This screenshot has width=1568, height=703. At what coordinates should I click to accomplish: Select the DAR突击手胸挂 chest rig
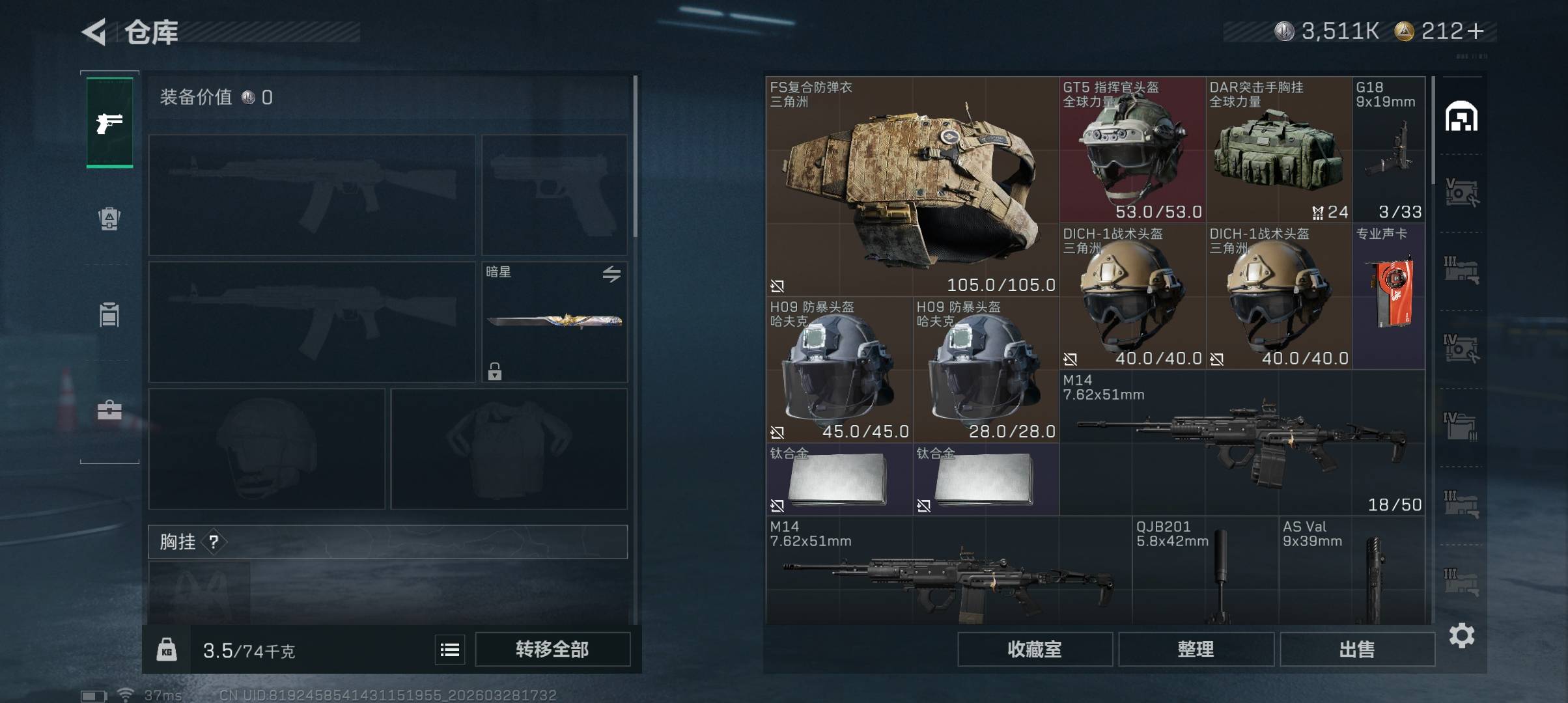click(x=1278, y=150)
